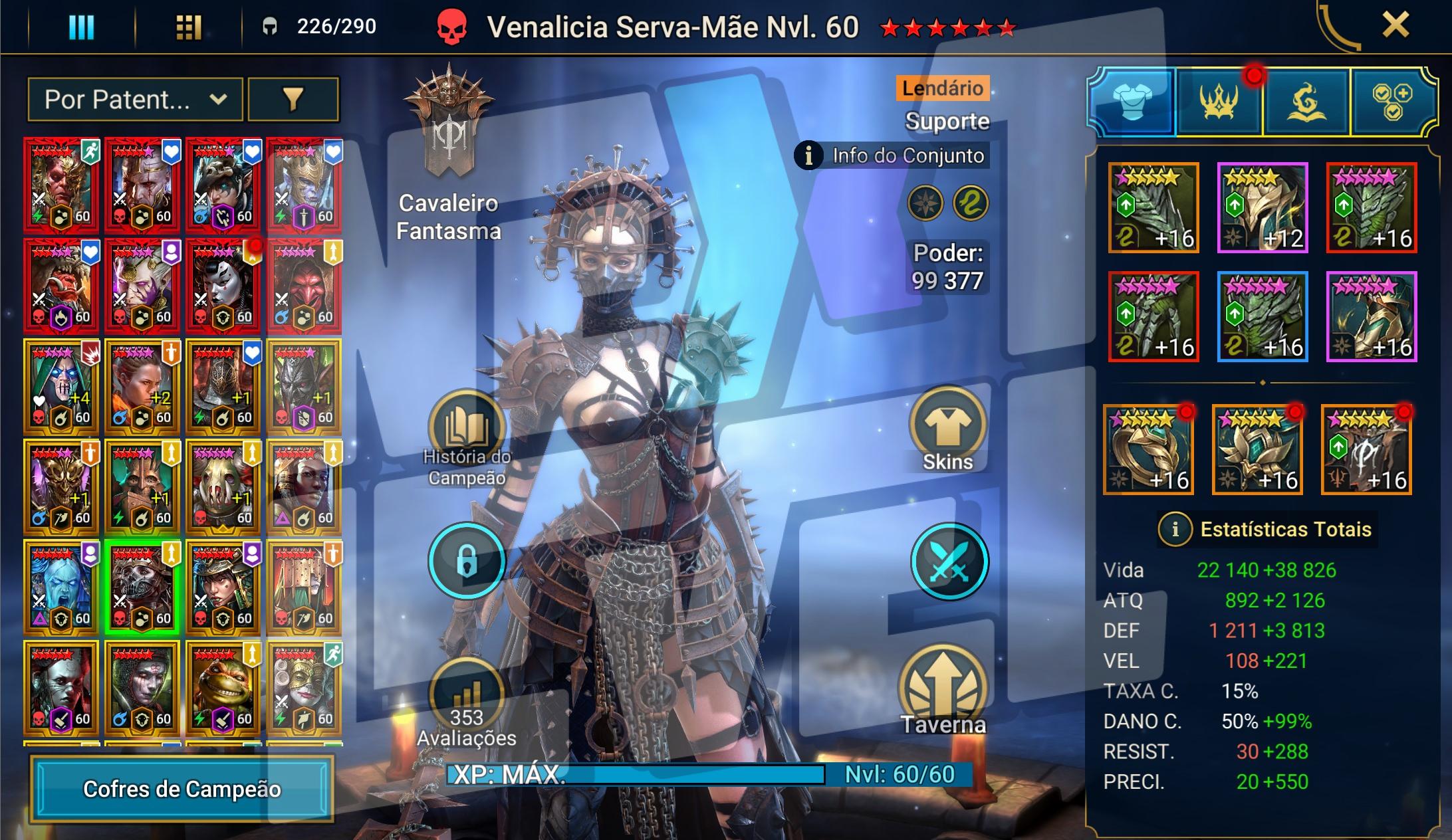Image resolution: width=1452 pixels, height=840 pixels.
Task: Switch to the armor equipment tab
Action: [1132, 102]
